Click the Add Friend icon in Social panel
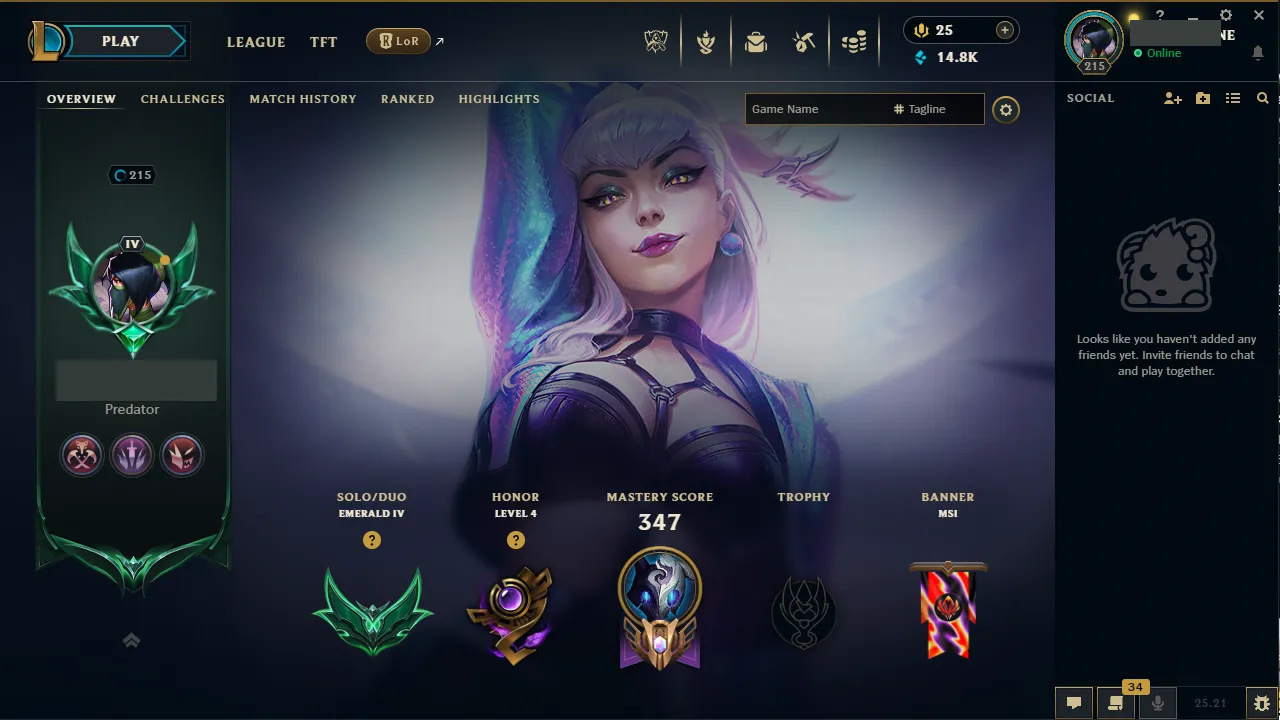Screen dimensions: 1280x720 (x=1172, y=98)
